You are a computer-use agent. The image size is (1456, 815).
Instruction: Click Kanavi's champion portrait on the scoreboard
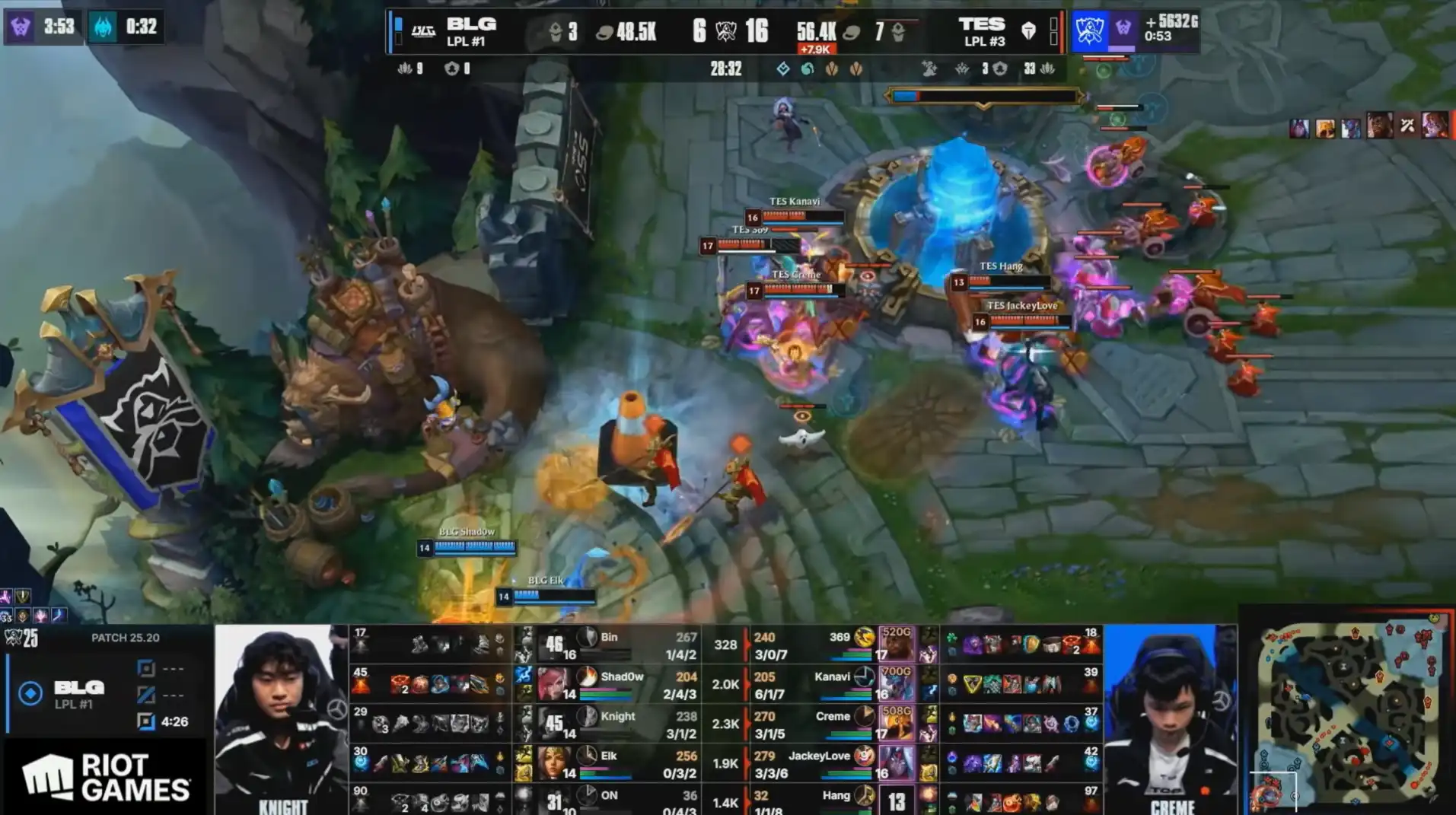pyautogui.click(x=896, y=683)
